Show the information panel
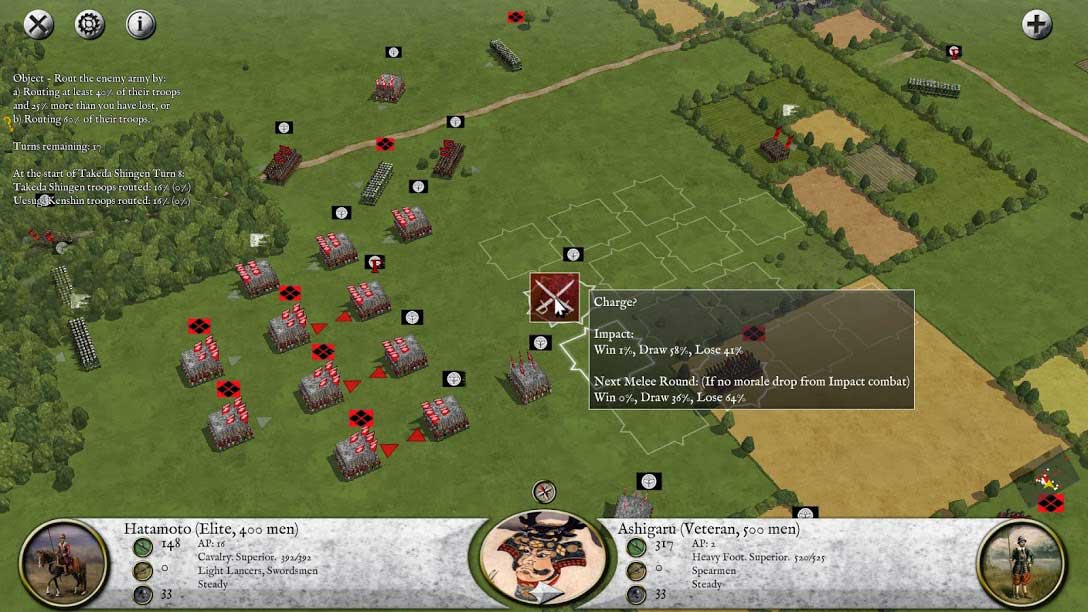This screenshot has height=612, width=1088. (141, 24)
